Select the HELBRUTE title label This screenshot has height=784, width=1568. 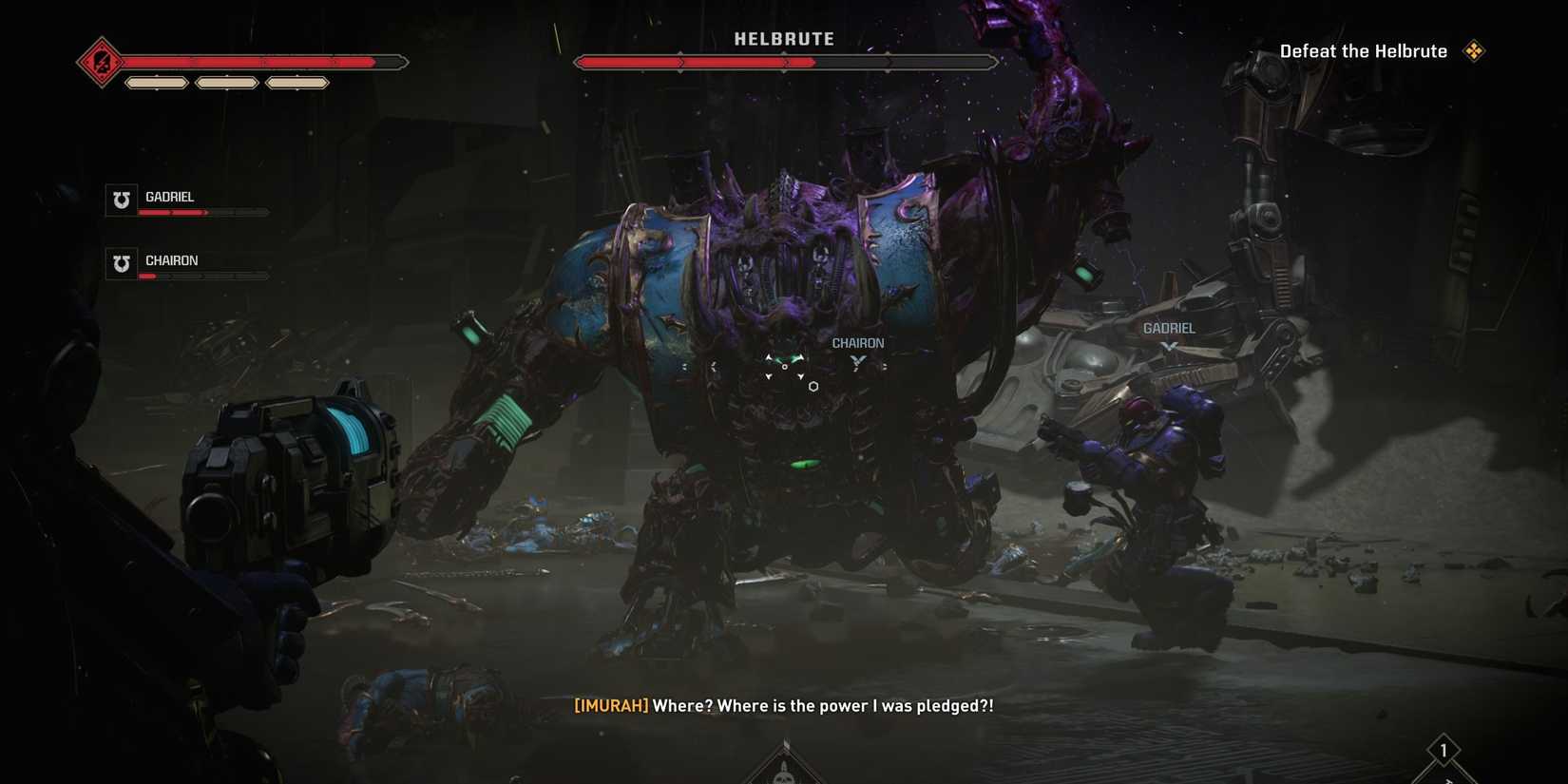coord(784,39)
